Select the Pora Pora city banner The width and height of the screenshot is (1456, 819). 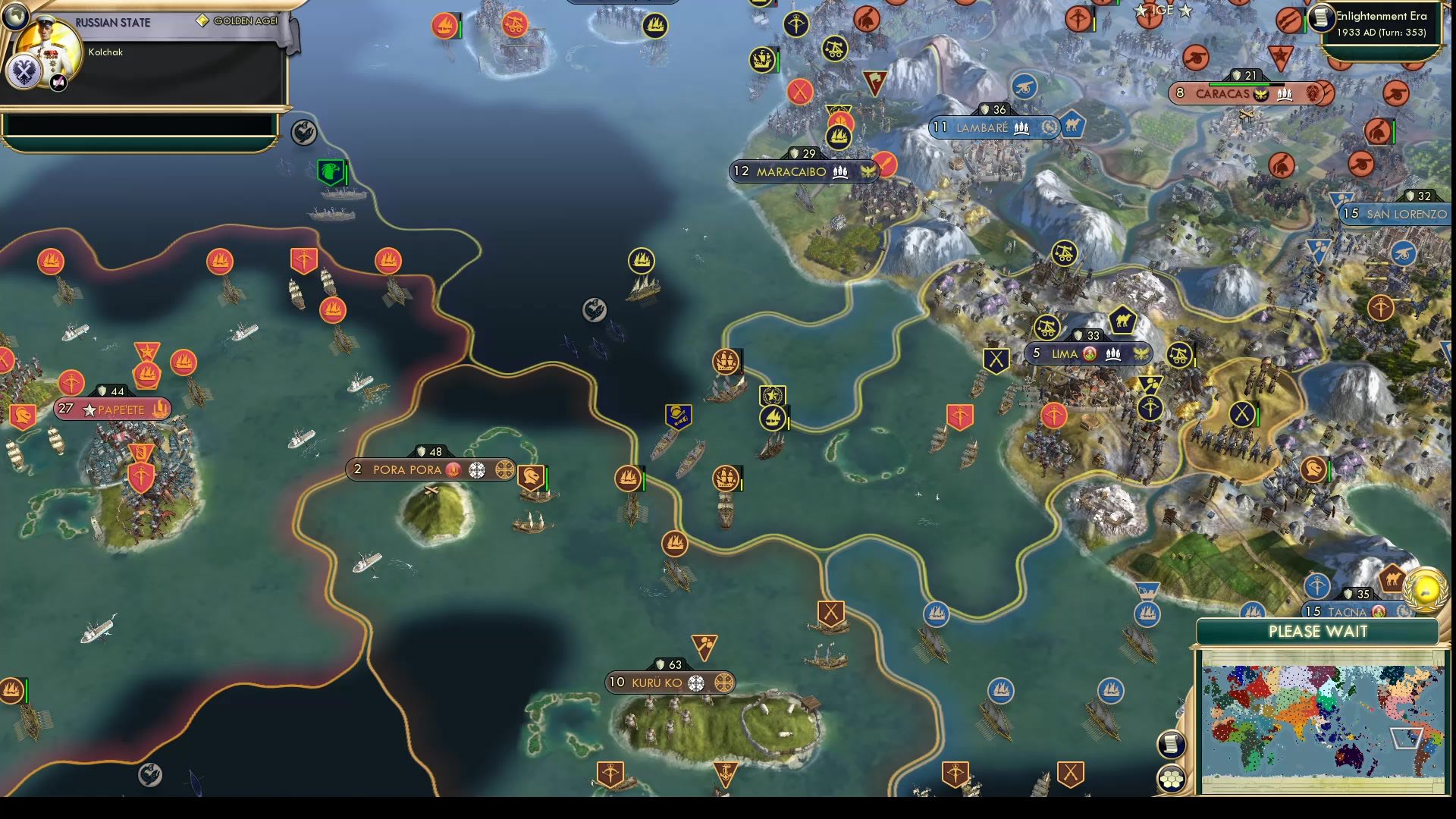[409, 470]
